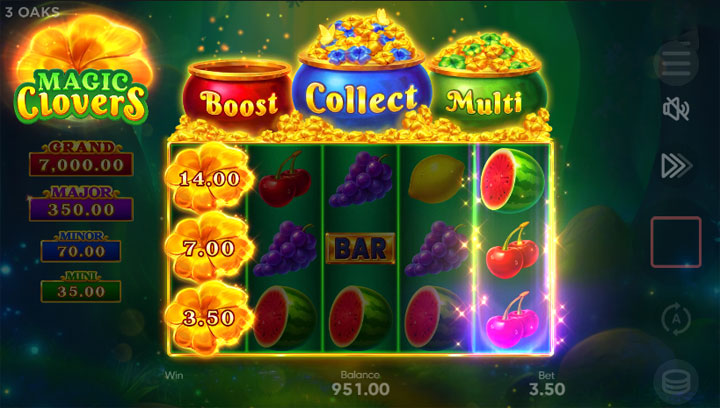Toggle the muted sound icon
Viewport: 720px width, 408px height.
click(676, 110)
